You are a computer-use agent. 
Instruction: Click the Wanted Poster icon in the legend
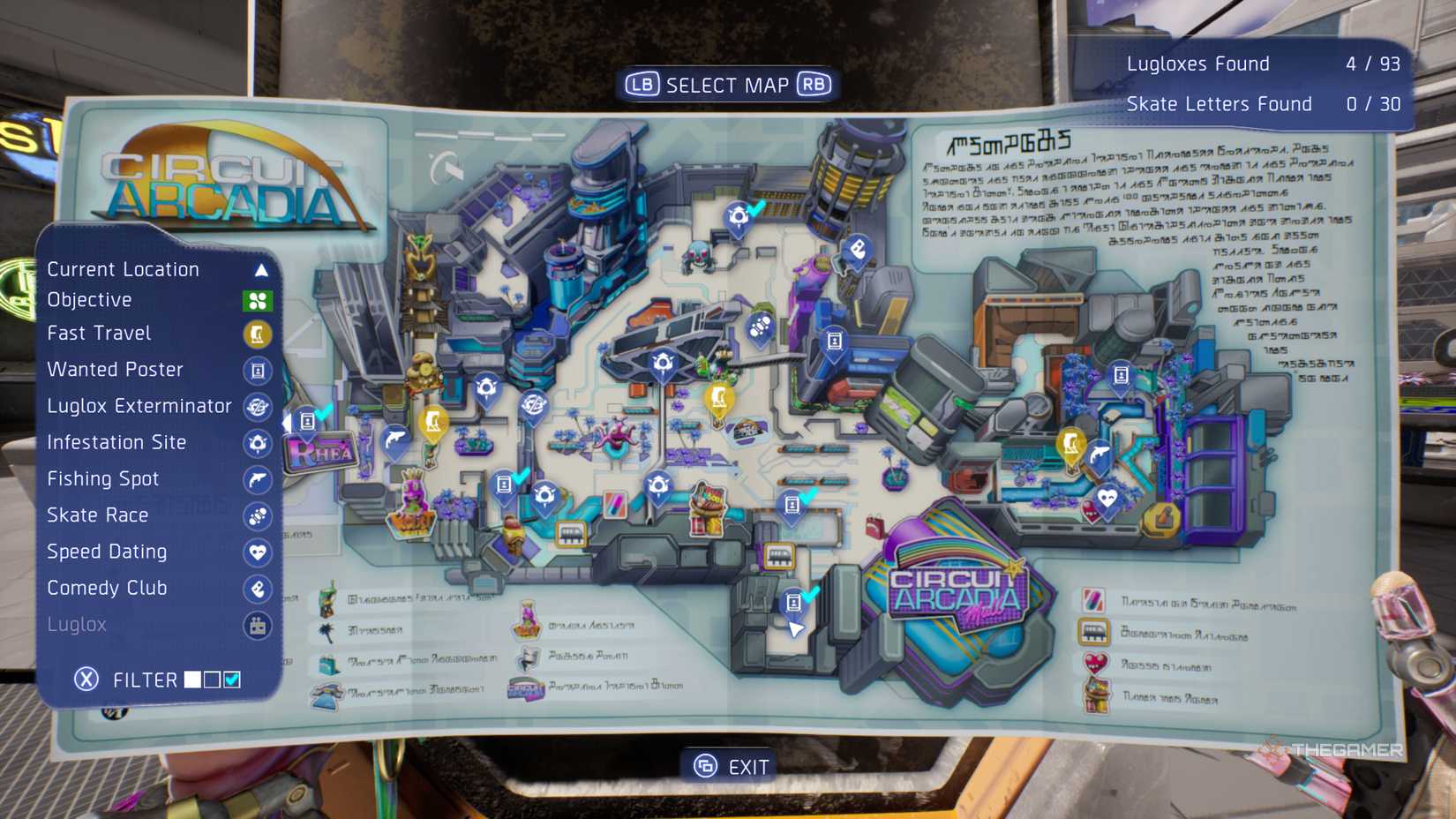pos(259,371)
